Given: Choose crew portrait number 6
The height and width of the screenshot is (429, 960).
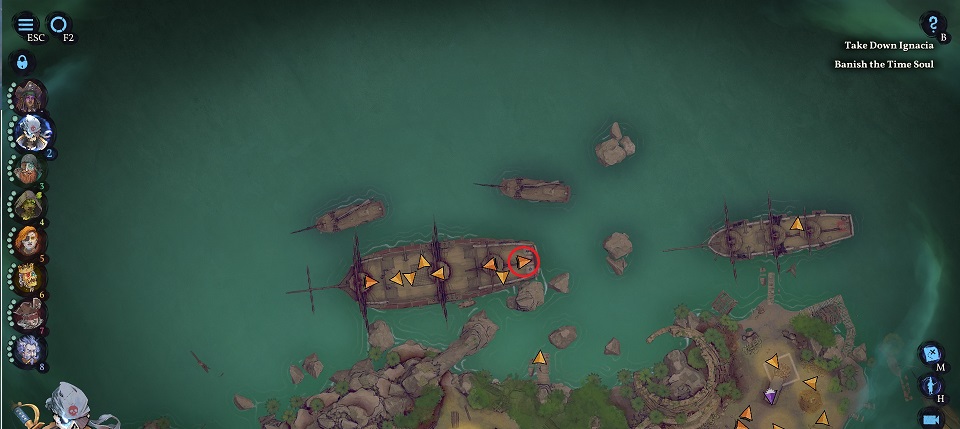Looking at the screenshot, I should [28, 278].
